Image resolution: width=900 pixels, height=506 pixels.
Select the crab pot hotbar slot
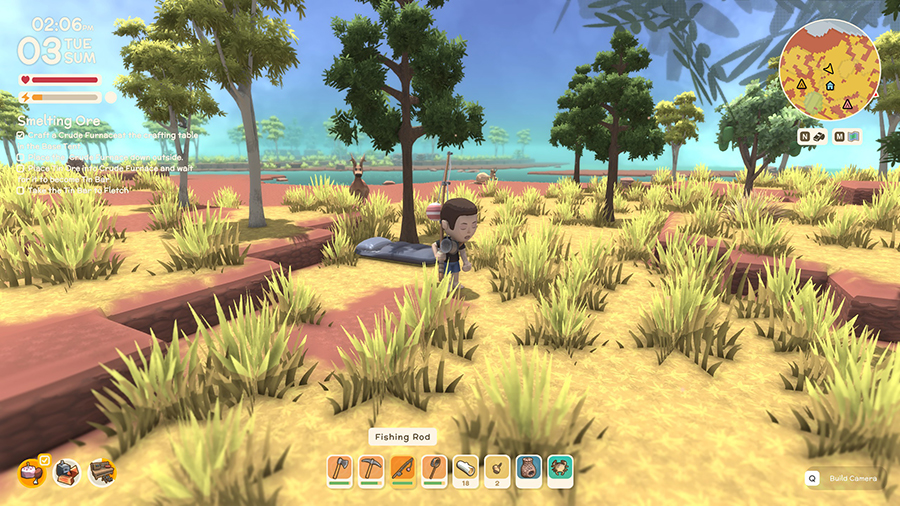528,470
